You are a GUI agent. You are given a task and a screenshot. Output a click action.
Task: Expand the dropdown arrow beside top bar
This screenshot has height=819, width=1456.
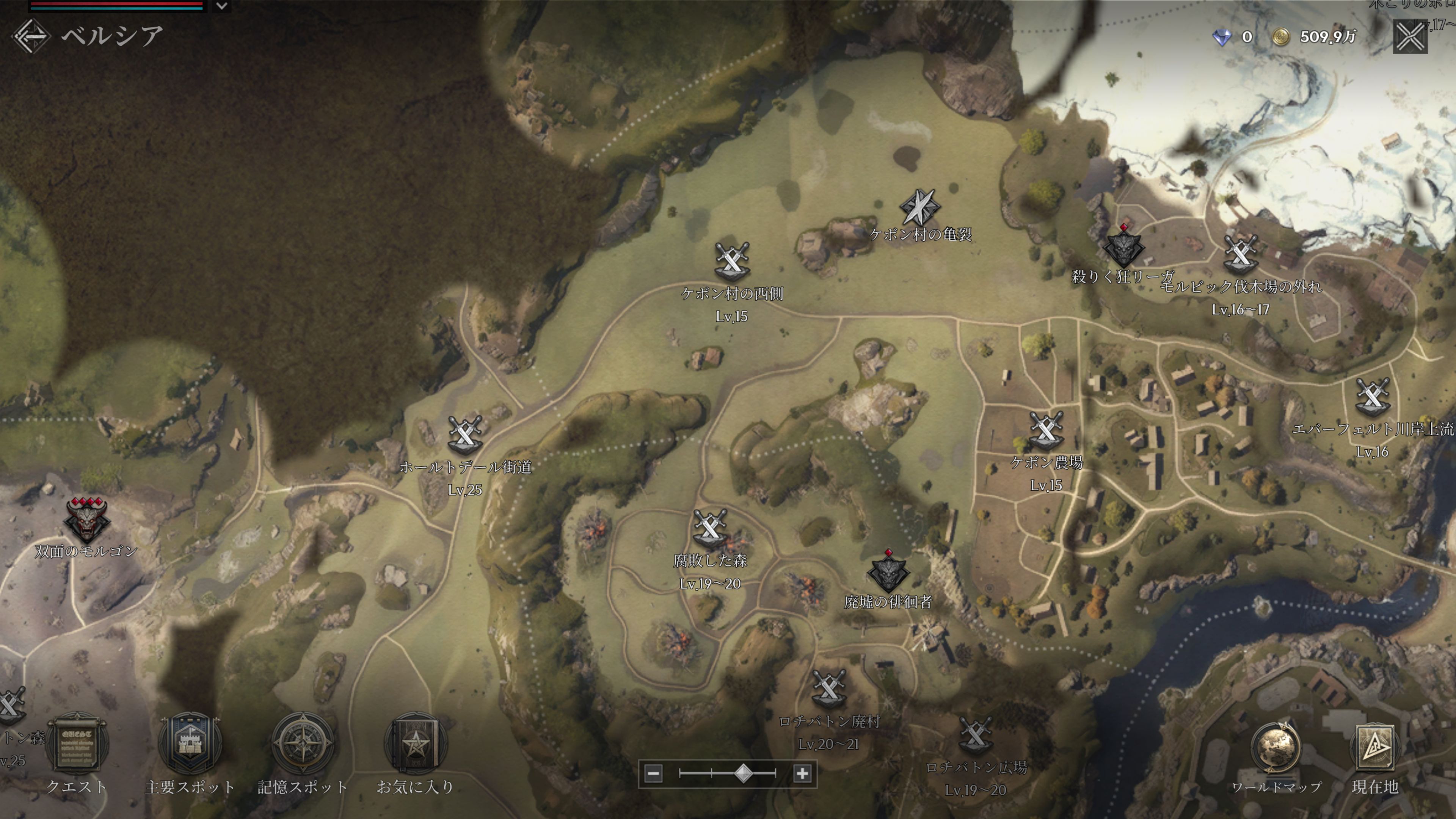[x=222, y=6]
